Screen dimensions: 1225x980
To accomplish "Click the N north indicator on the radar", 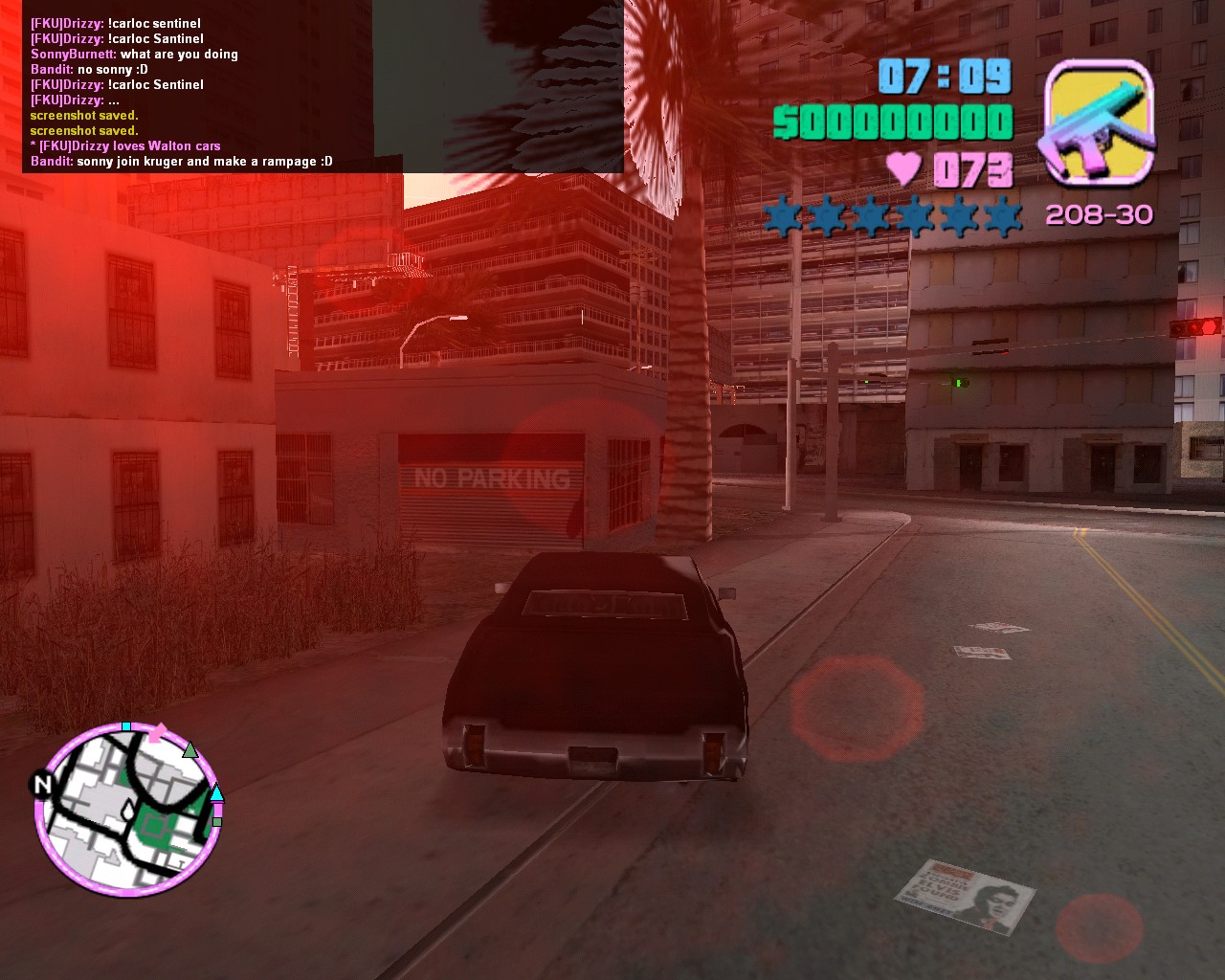I will pos(43,785).
